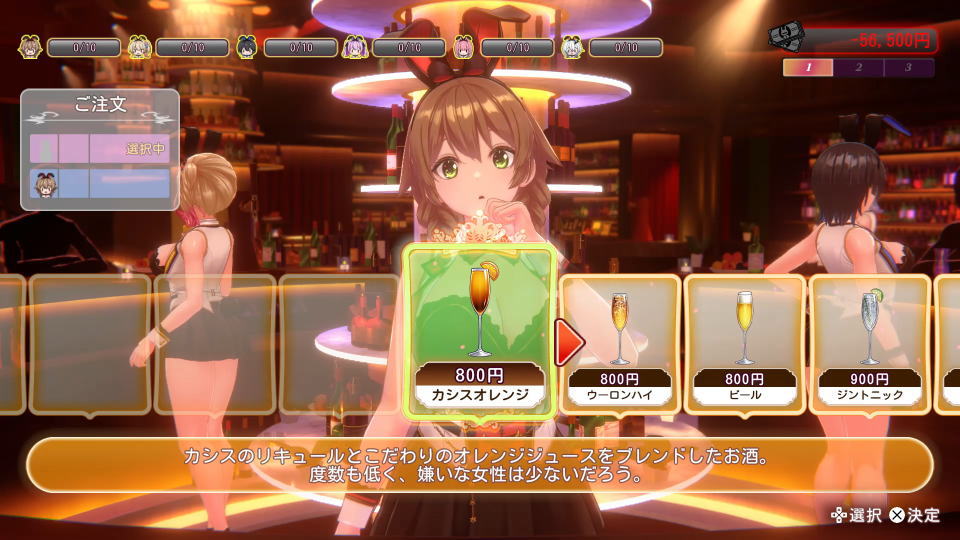The image size is (960, 540).
Task: Switch to page 2 indicator
Action: pos(859,68)
